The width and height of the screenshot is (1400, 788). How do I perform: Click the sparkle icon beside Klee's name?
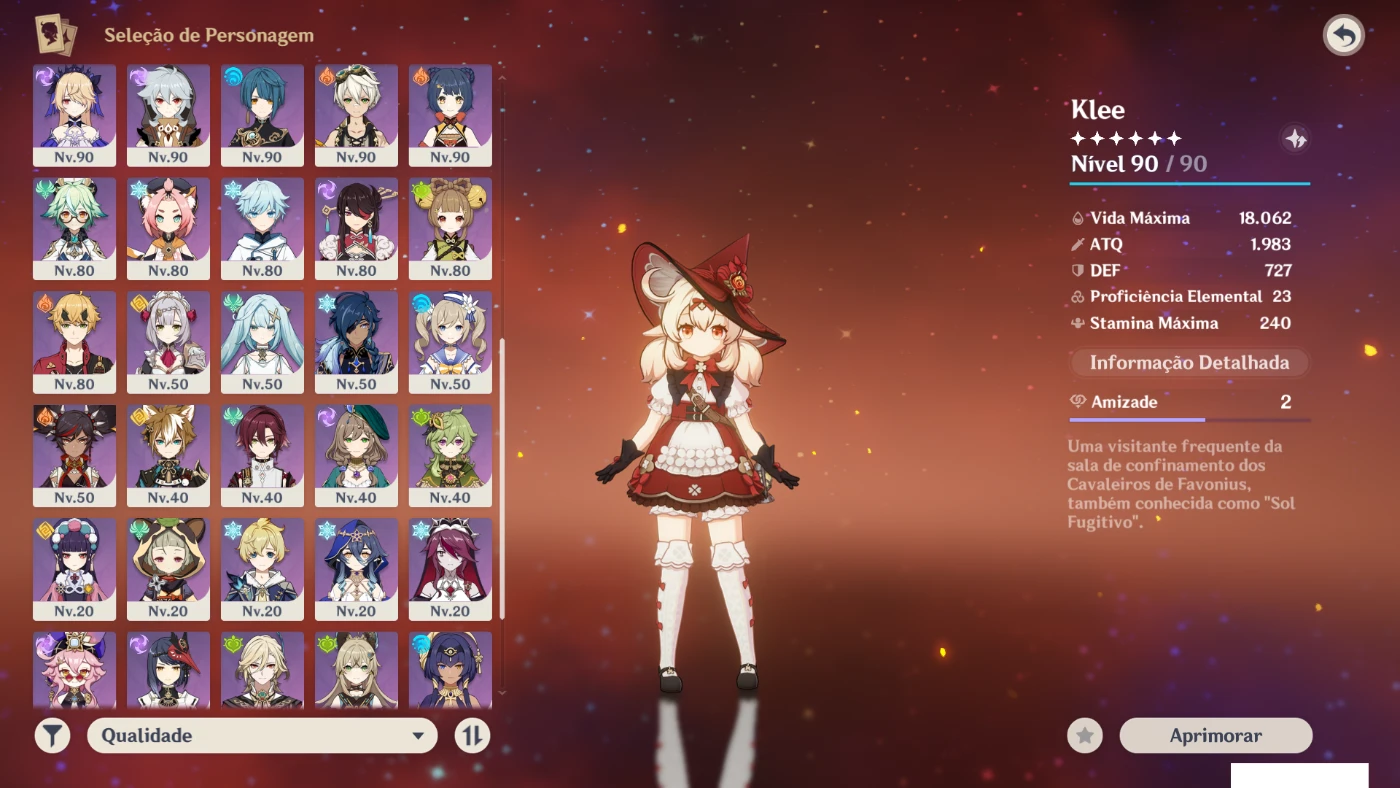tap(1295, 139)
